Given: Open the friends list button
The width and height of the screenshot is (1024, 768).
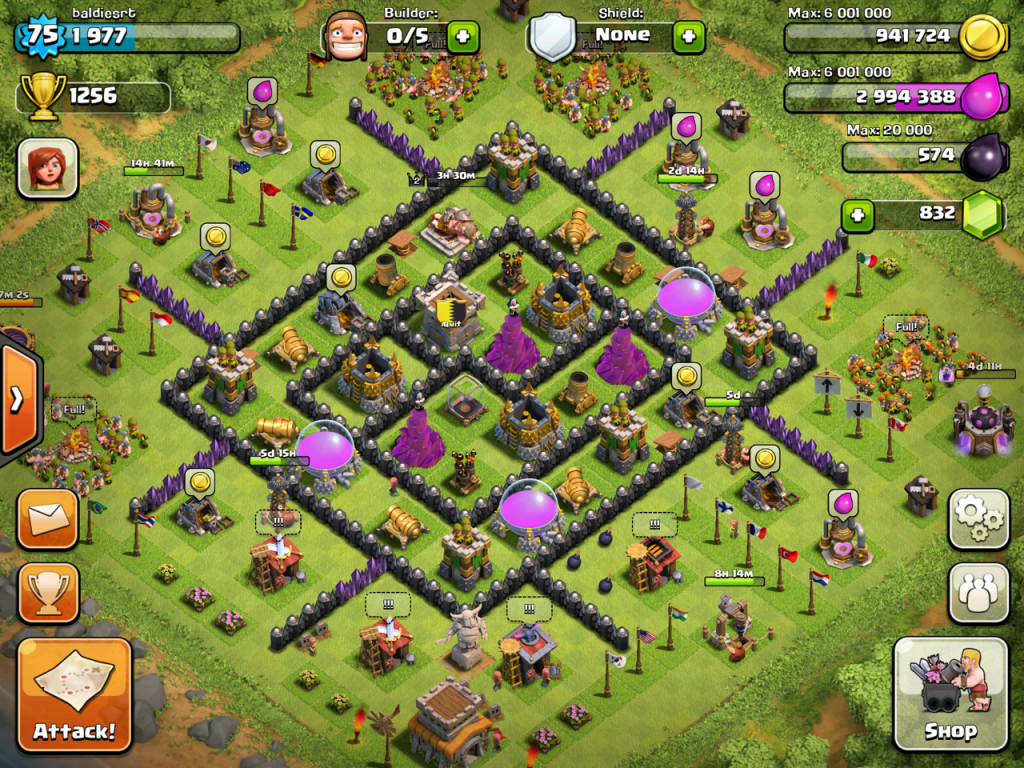Looking at the screenshot, I should (x=978, y=593).
